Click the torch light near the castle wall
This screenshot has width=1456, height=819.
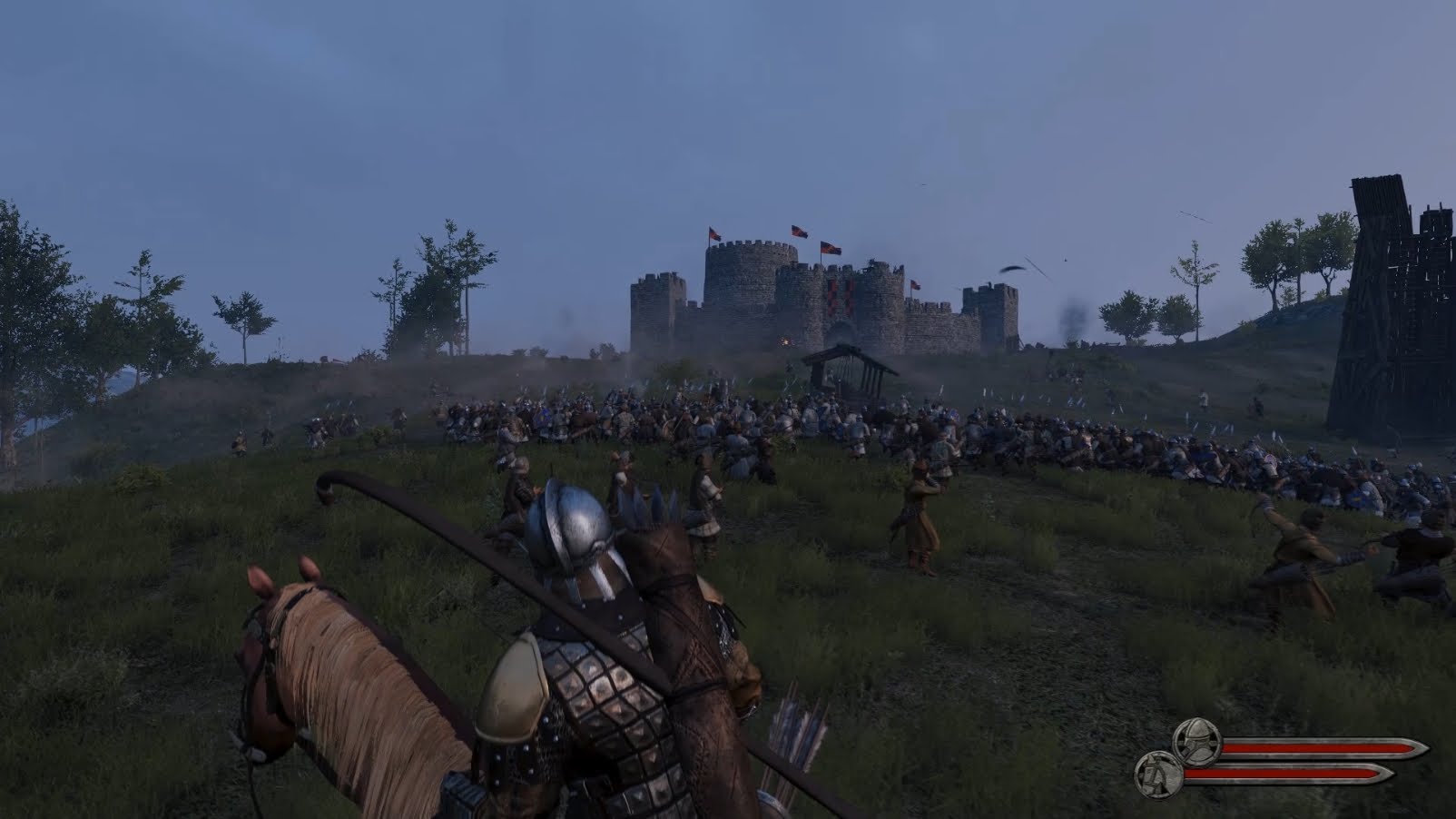coord(786,340)
